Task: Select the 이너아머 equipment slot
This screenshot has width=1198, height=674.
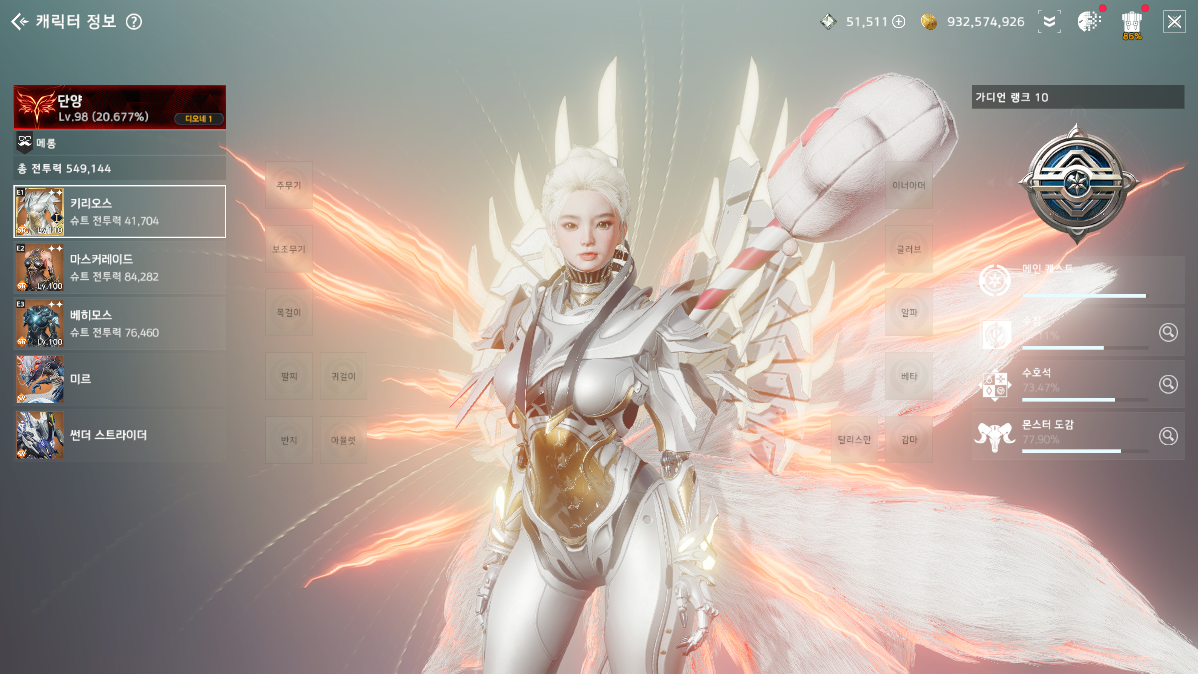Action: [x=909, y=185]
